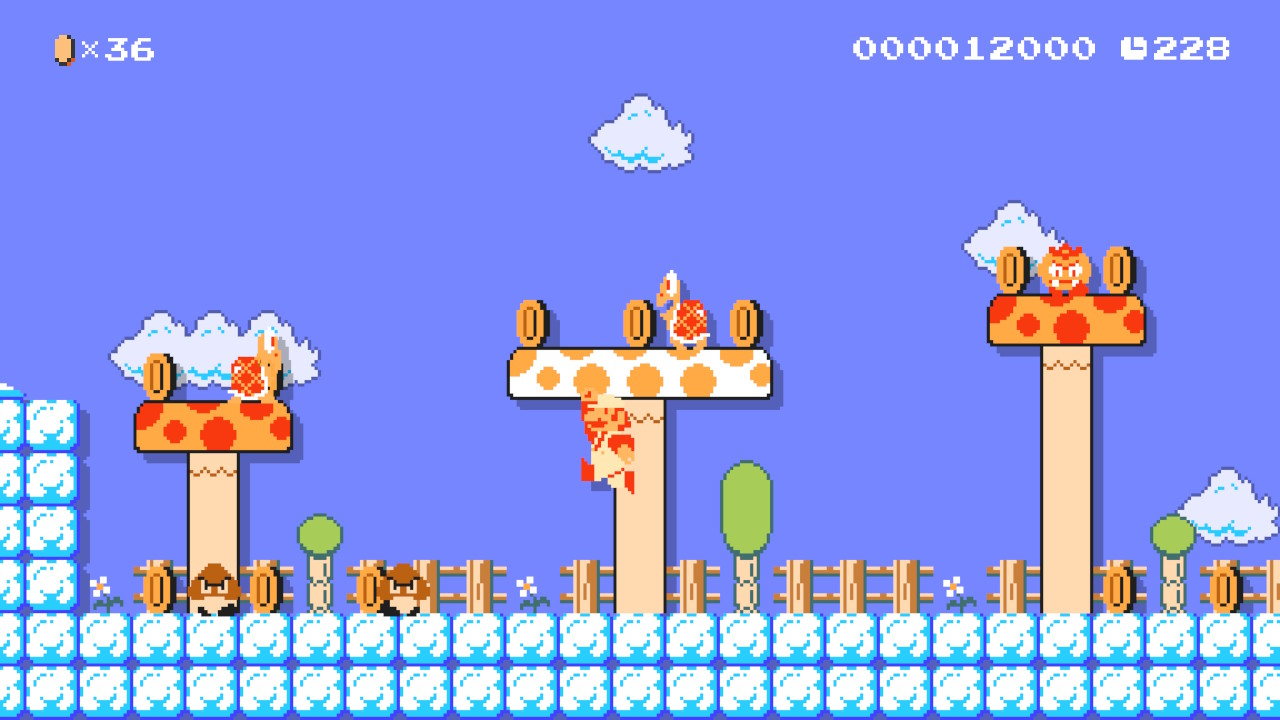Click the coin left of the Galoomba

click(x=1012, y=268)
